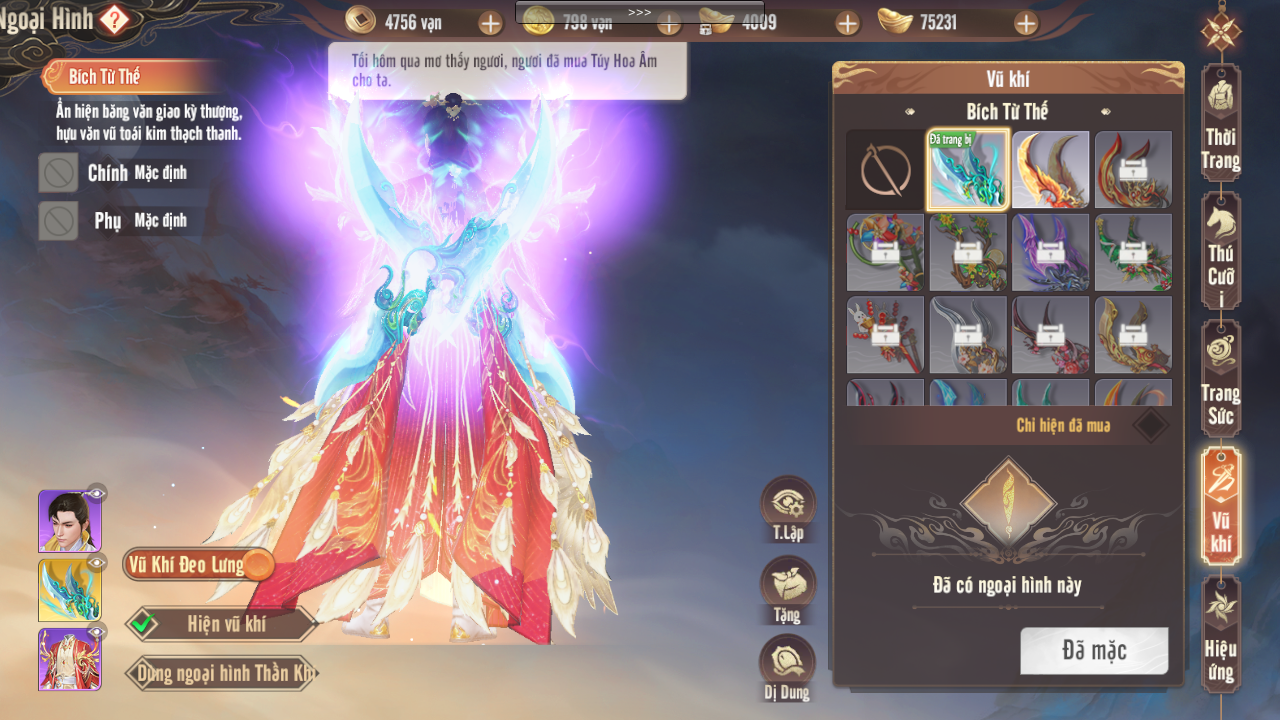The height and width of the screenshot is (720, 1280).
Task: Open the Ngoại Hình help question mark
Action: click(x=114, y=19)
